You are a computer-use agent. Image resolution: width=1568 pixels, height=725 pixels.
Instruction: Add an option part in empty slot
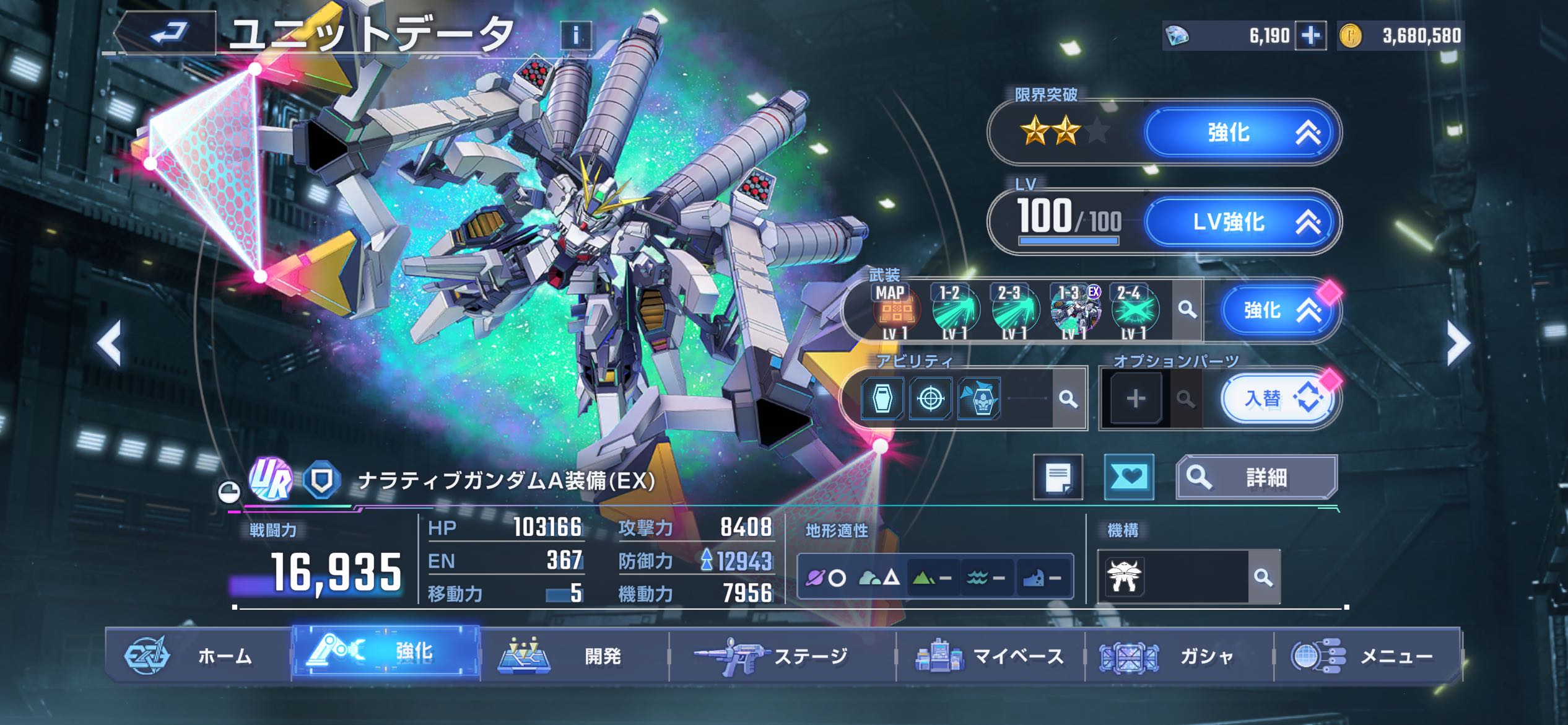1135,399
